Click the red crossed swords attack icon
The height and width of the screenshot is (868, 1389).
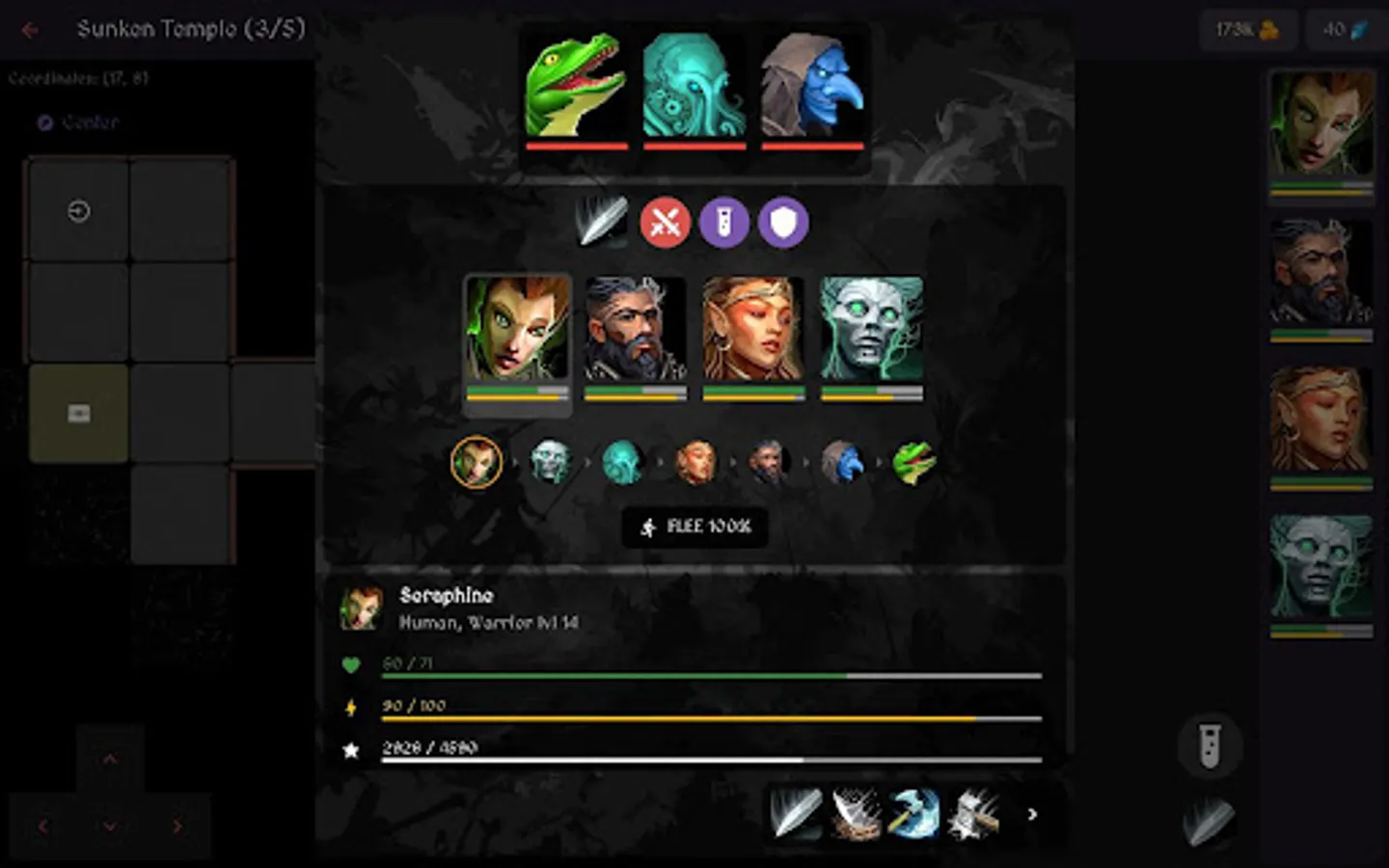(666, 223)
